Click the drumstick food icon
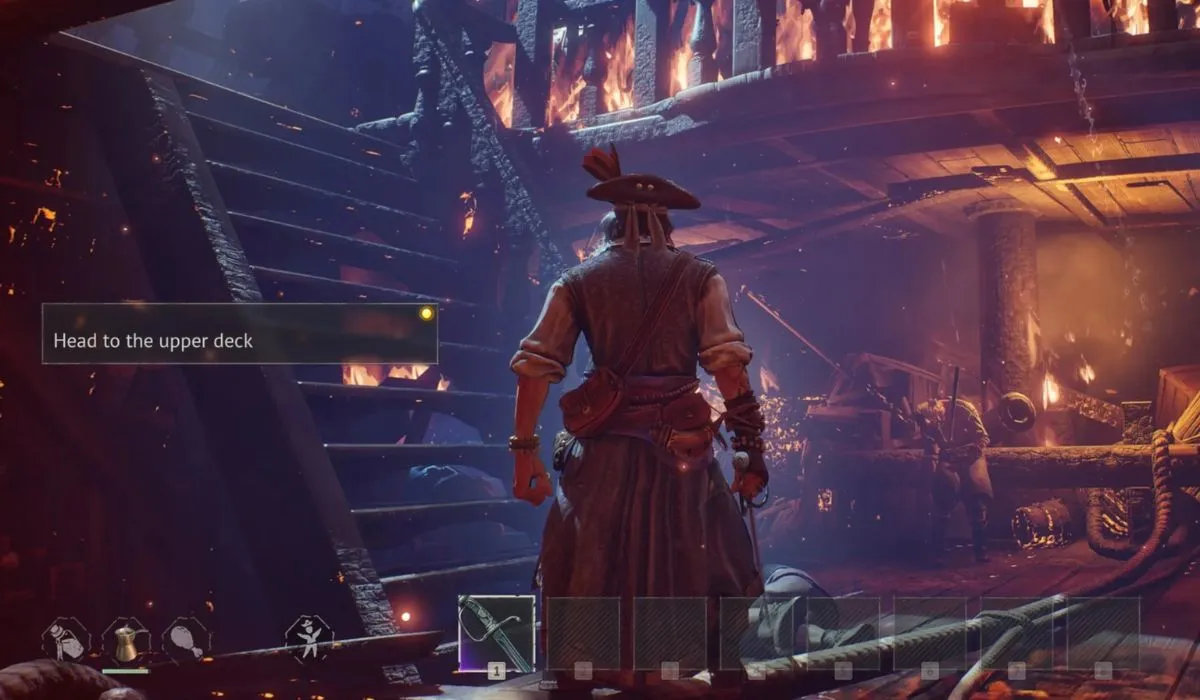1200x700 pixels. point(186,640)
